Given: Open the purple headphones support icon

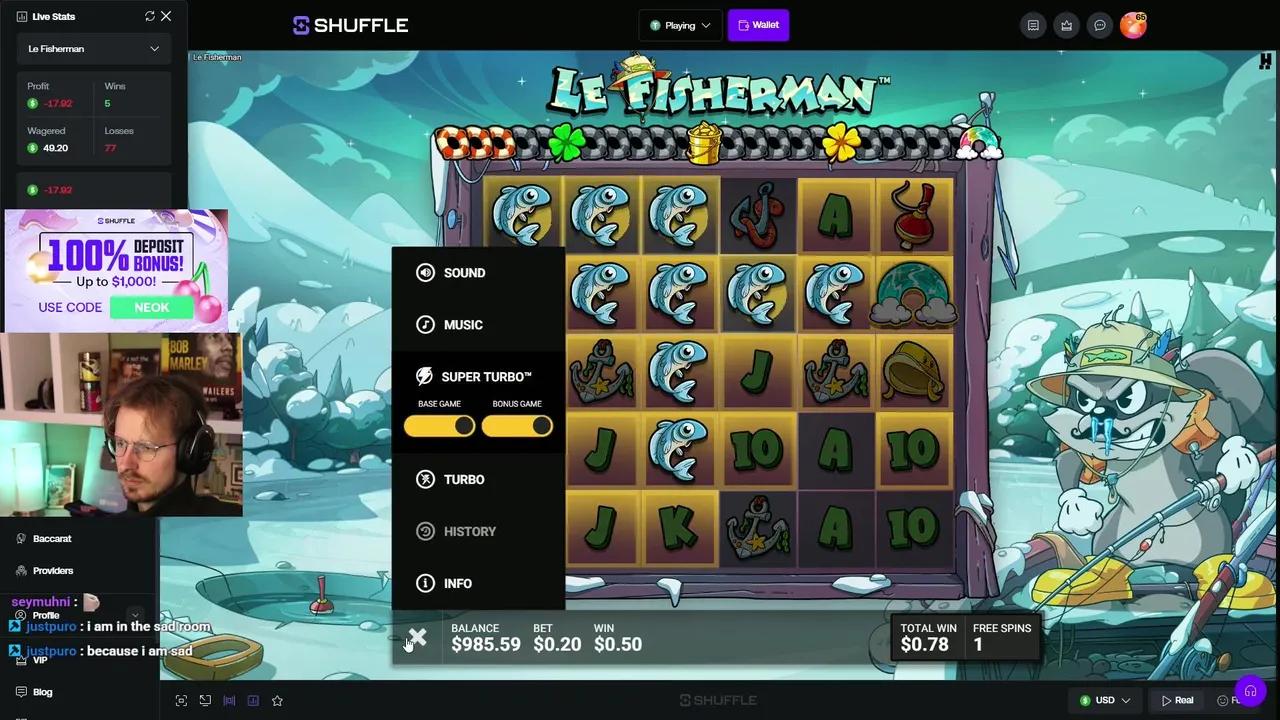Looking at the screenshot, I should pos(1251,690).
